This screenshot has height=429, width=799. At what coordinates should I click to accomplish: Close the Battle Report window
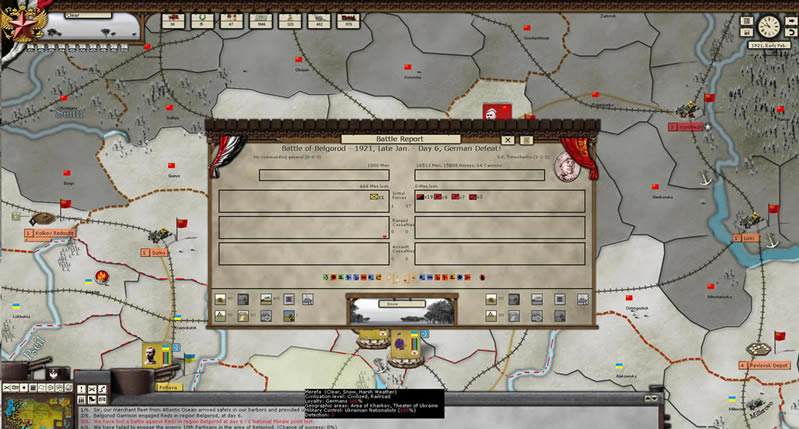point(508,140)
